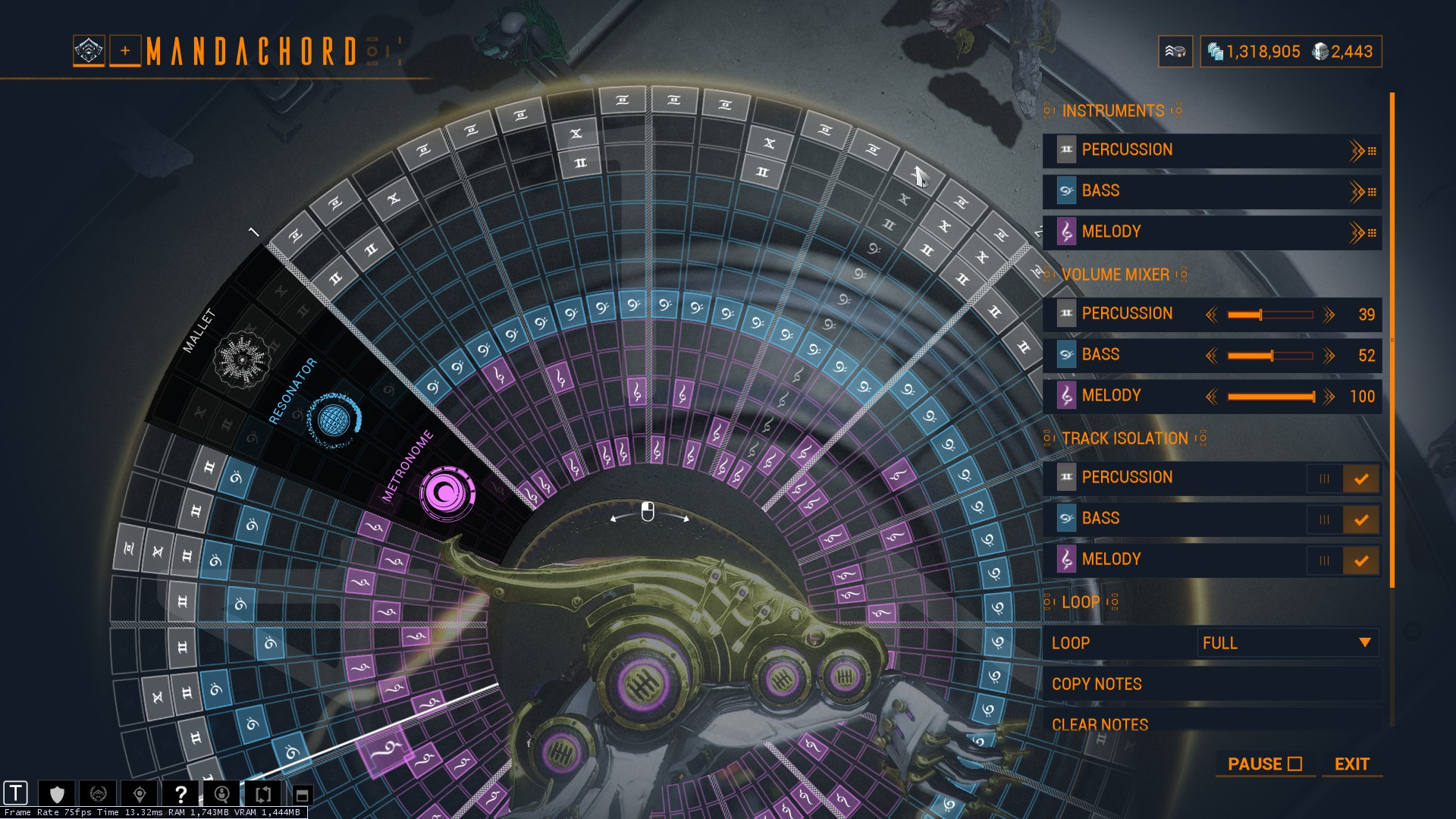This screenshot has width=1456, height=819.
Task: Choose Copy Notes
Action: click(1097, 684)
